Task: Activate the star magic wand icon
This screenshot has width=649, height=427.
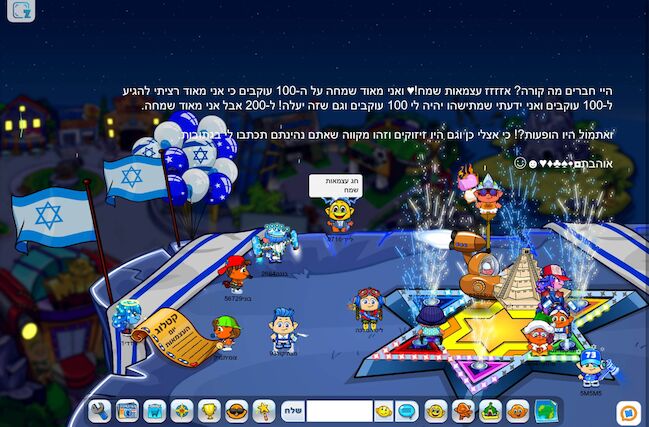Action: (263, 410)
